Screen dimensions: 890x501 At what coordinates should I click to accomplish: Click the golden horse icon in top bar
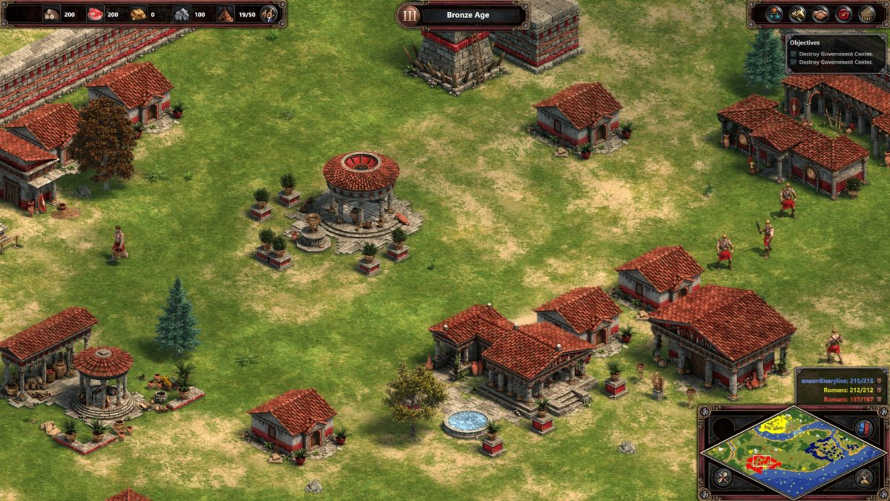click(x=797, y=14)
